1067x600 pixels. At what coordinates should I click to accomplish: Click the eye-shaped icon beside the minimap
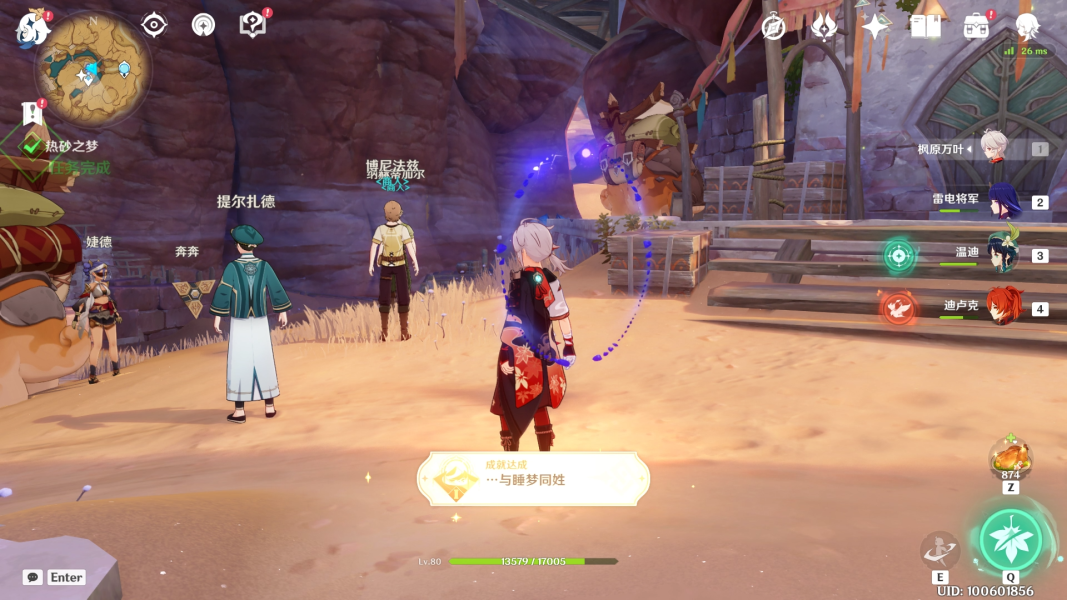[x=154, y=25]
